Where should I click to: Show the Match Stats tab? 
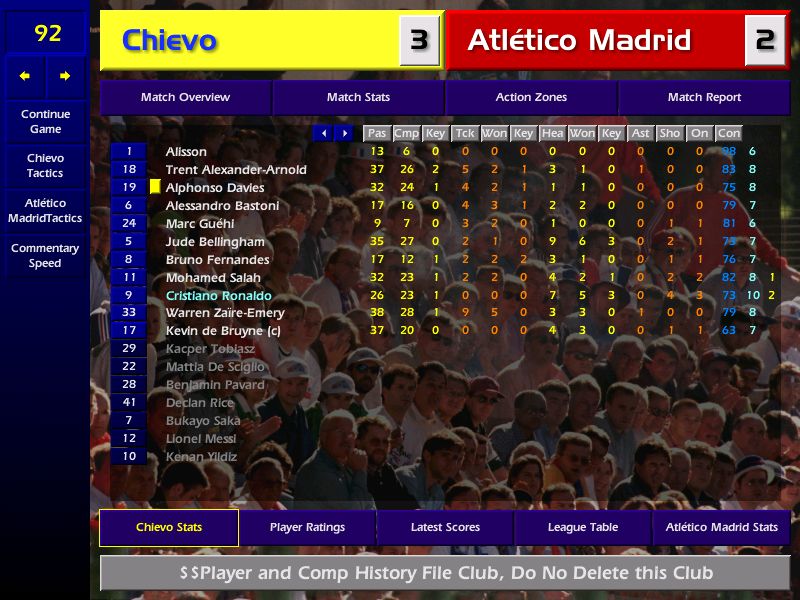[358, 97]
